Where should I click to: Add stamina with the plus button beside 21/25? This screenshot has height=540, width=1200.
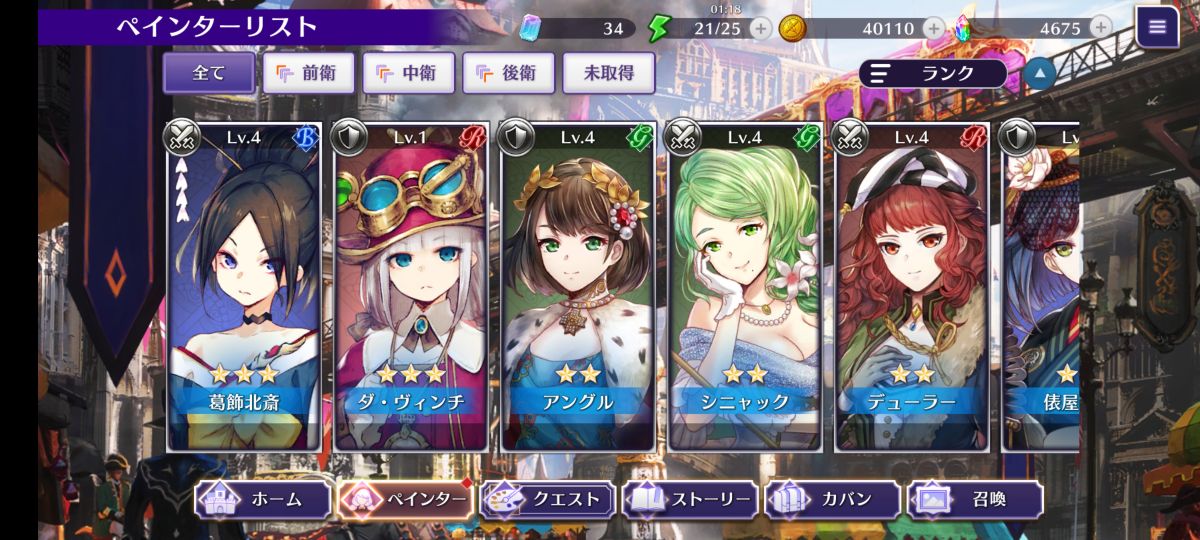coord(760,28)
